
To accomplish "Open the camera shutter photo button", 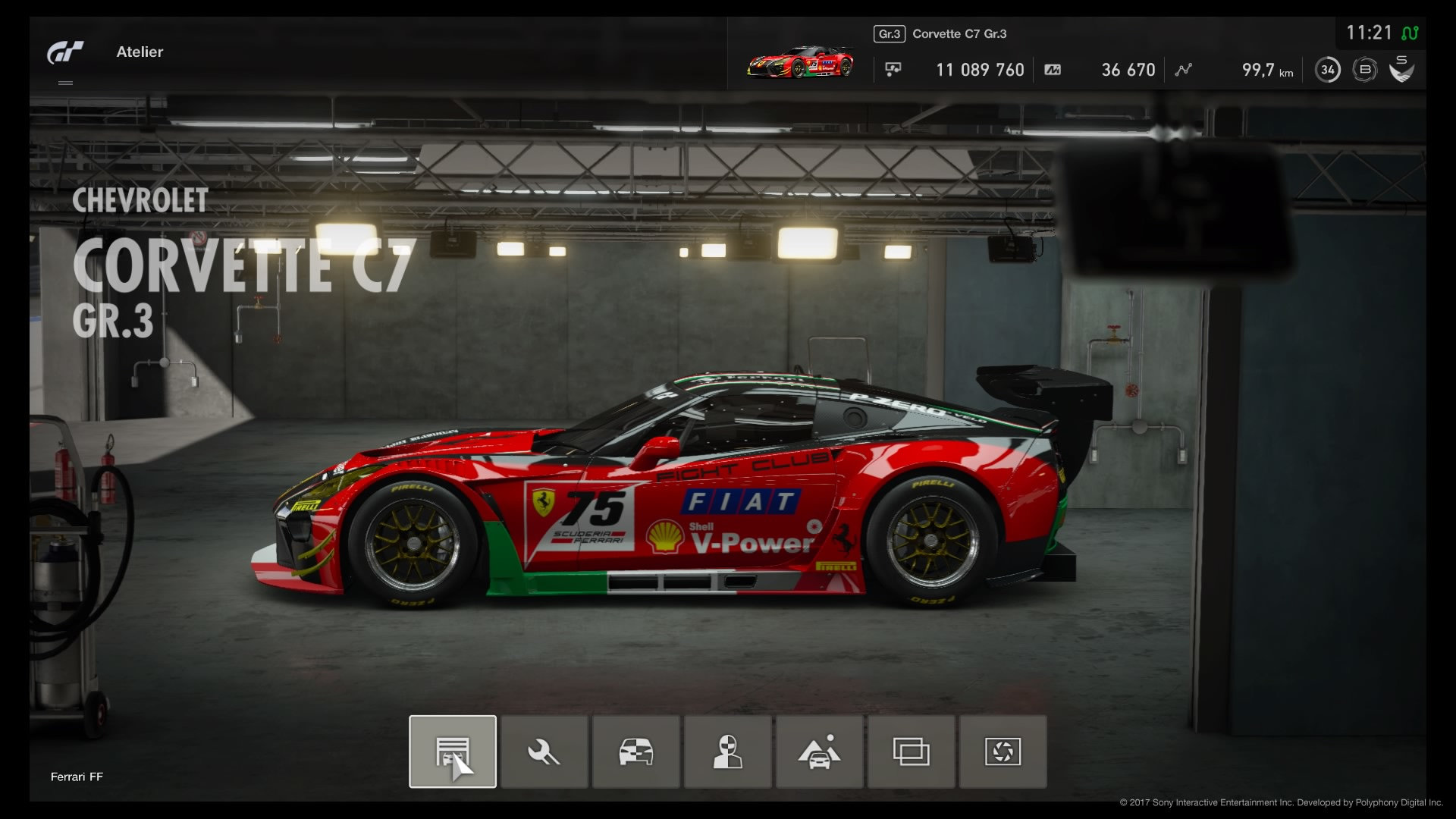I will click(x=1003, y=752).
